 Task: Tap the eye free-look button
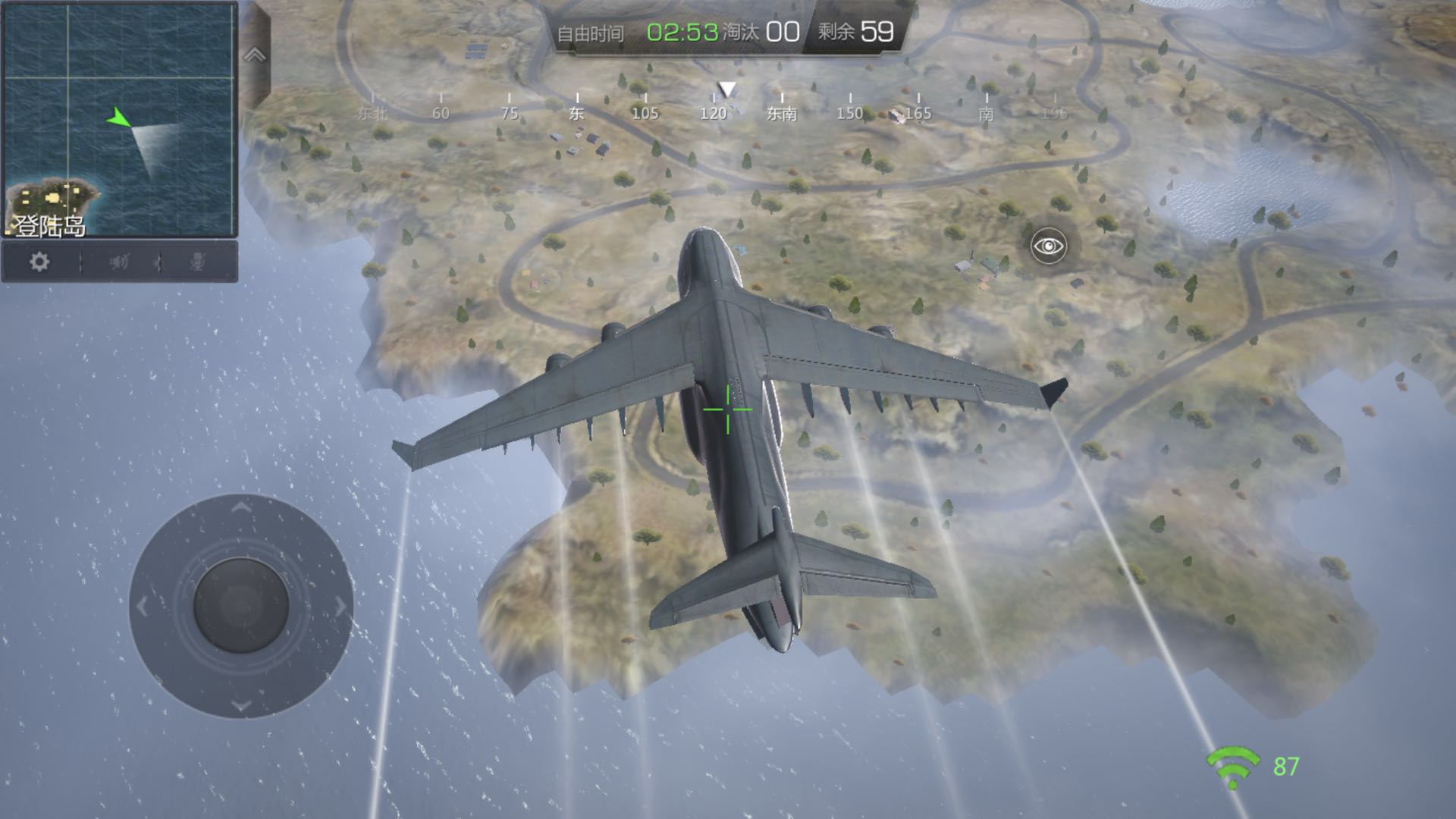[1049, 246]
